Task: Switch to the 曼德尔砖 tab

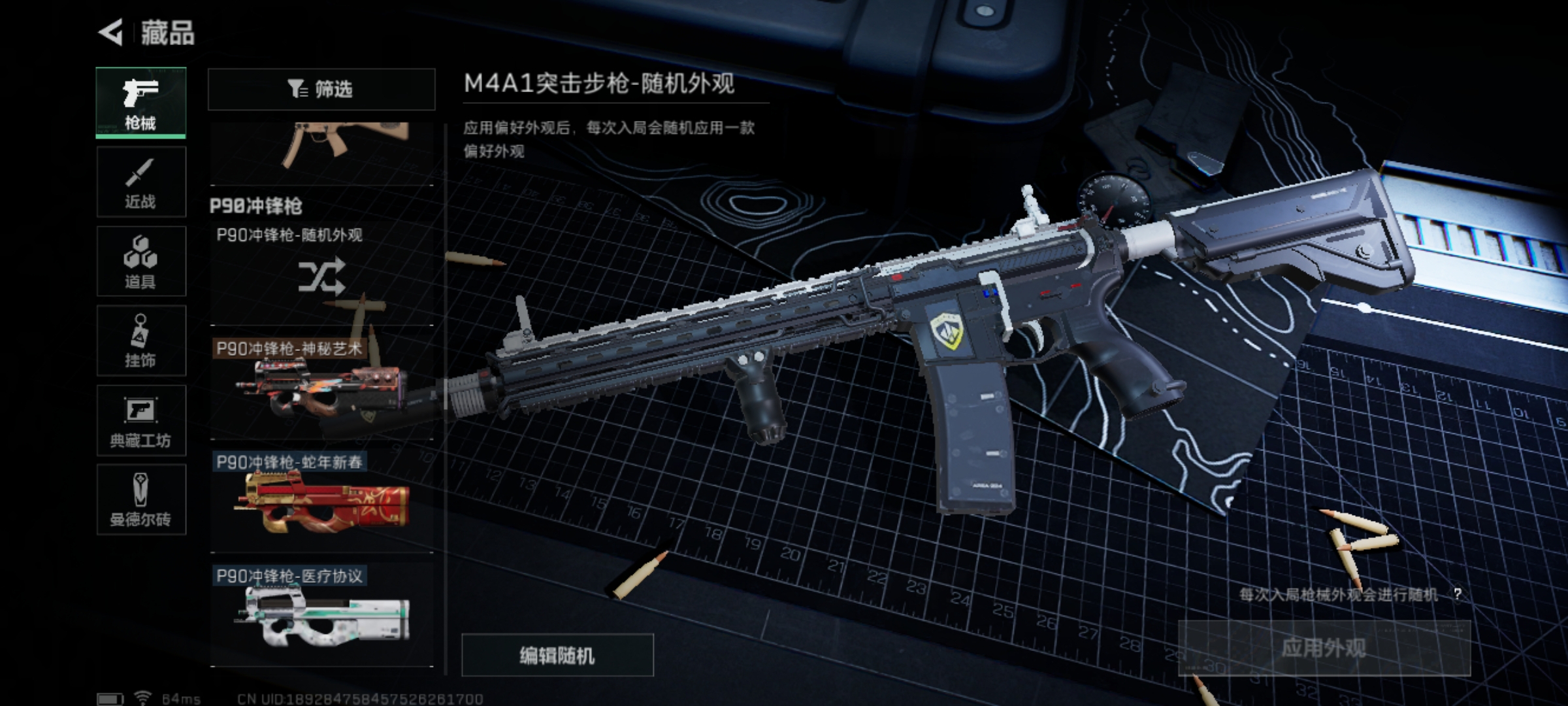Action: tap(141, 499)
